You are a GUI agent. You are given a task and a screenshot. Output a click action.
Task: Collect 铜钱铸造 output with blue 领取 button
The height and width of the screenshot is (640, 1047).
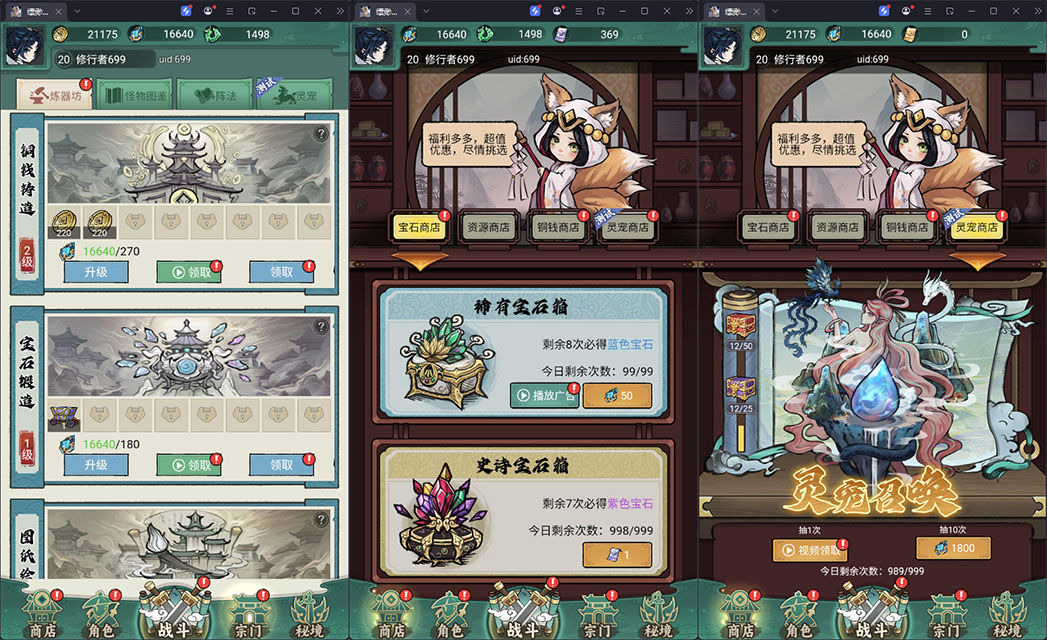[281, 272]
